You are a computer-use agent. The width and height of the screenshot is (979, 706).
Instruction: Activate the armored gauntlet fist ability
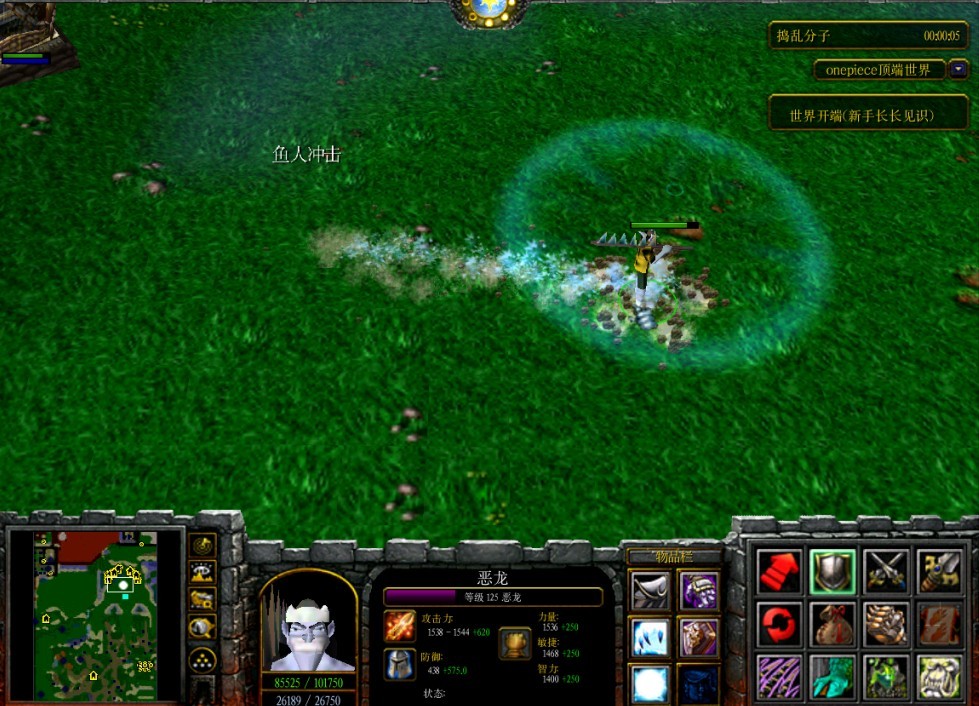coord(885,624)
